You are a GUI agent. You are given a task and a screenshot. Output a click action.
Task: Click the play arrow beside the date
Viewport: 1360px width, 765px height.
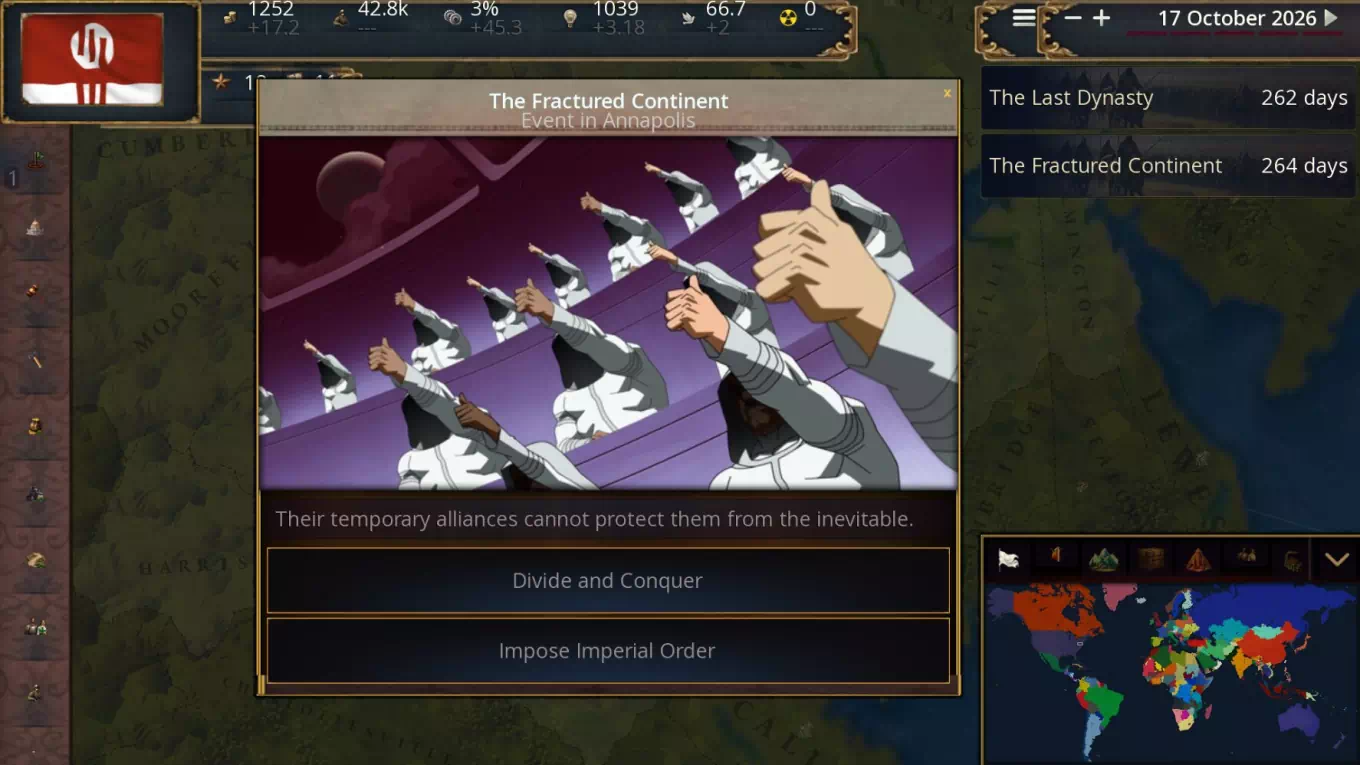[1331, 18]
